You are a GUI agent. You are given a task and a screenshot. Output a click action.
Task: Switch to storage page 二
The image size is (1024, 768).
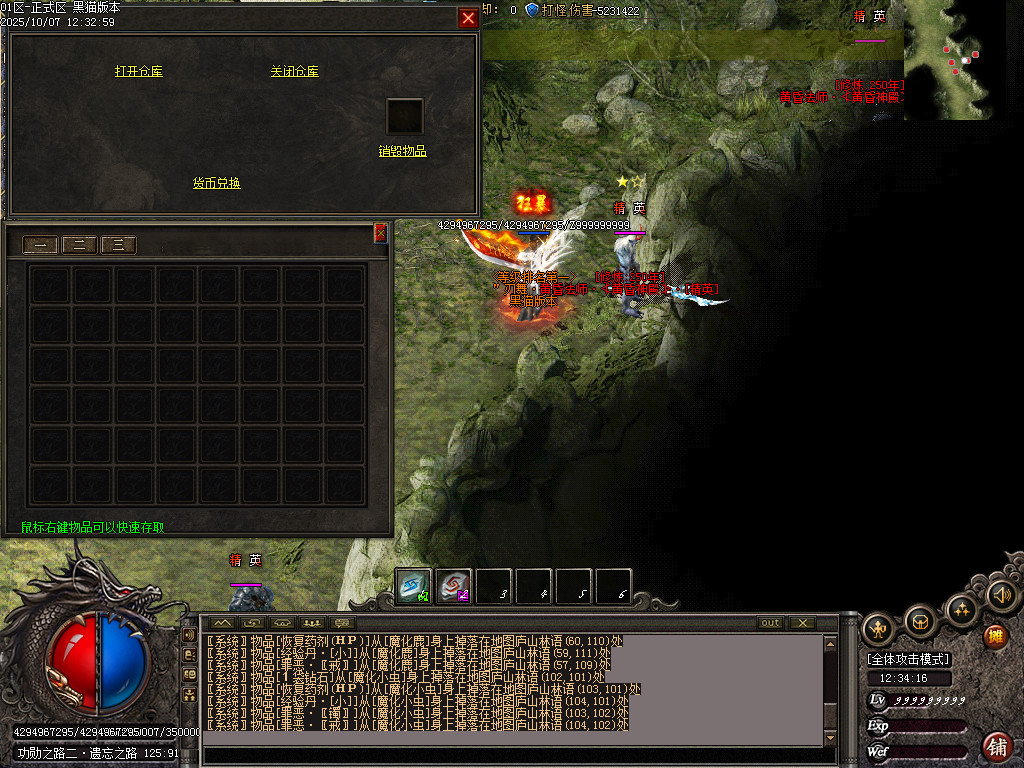(79, 245)
